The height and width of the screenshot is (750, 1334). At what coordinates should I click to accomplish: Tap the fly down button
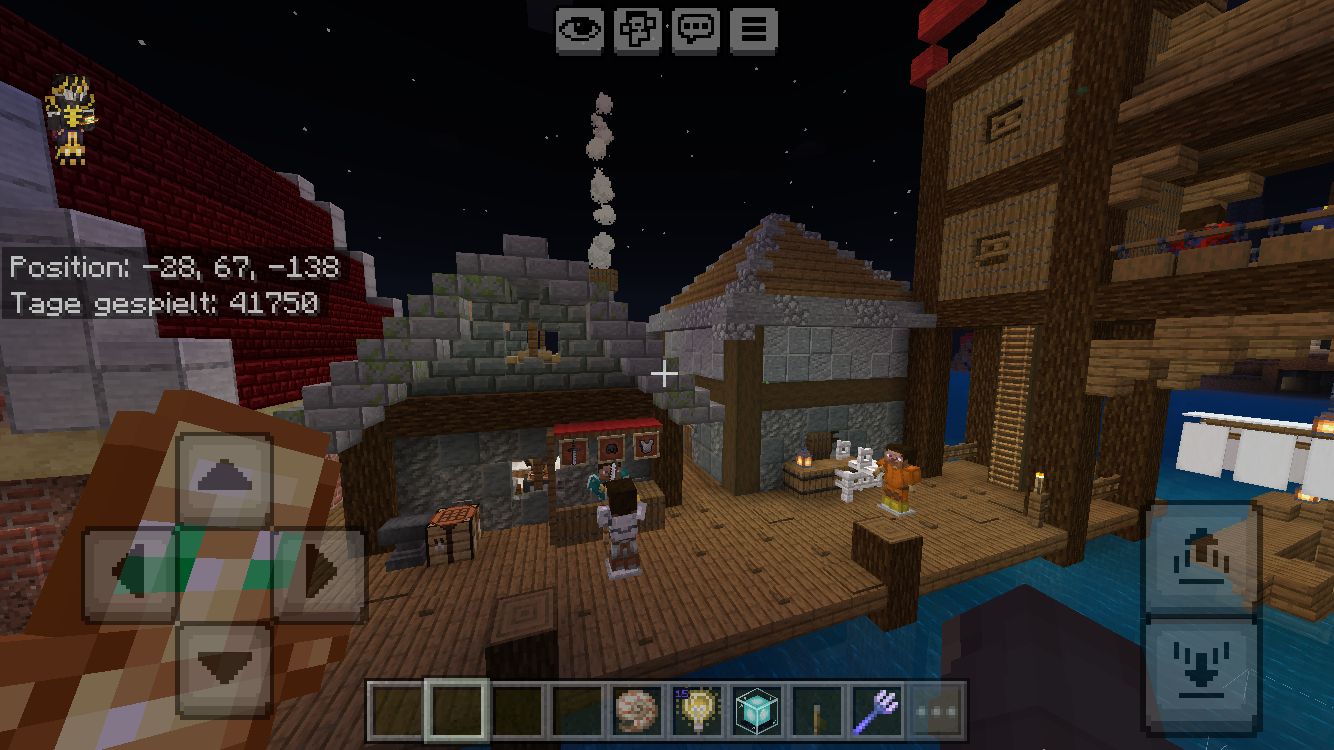[x=1202, y=676]
